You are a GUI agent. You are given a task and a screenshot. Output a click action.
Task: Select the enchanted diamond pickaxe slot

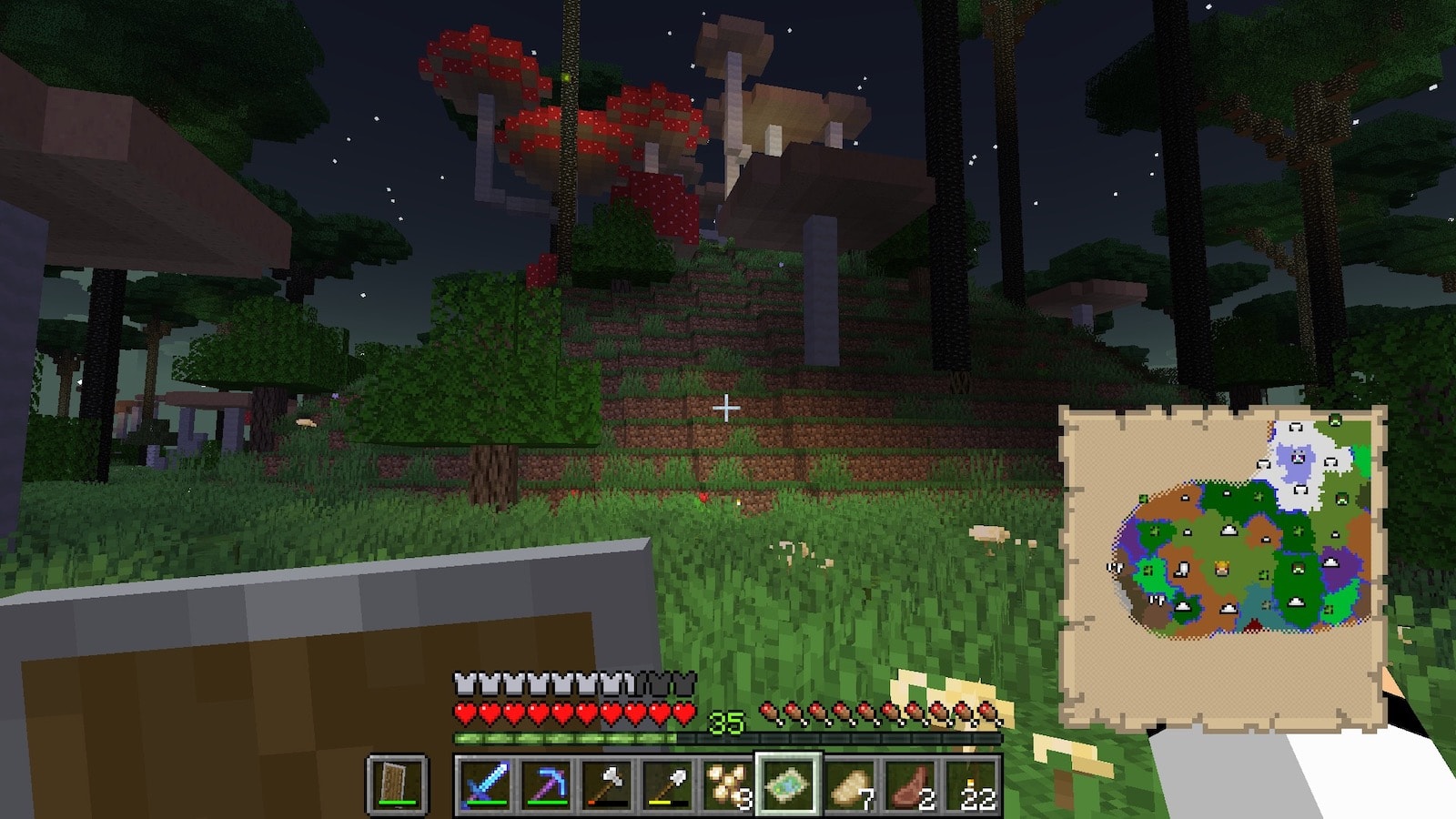[544, 784]
